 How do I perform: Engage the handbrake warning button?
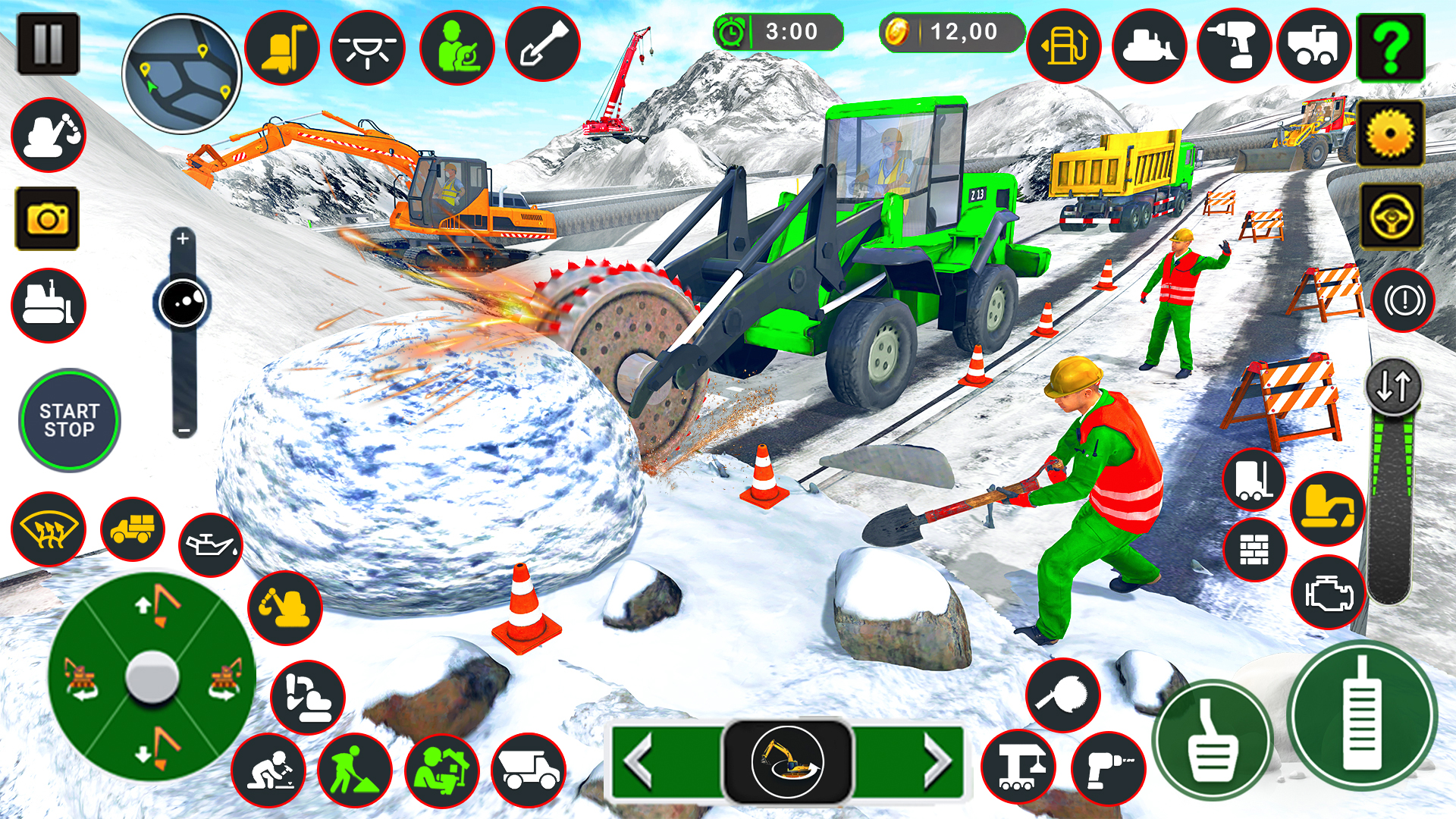(x=1403, y=301)
